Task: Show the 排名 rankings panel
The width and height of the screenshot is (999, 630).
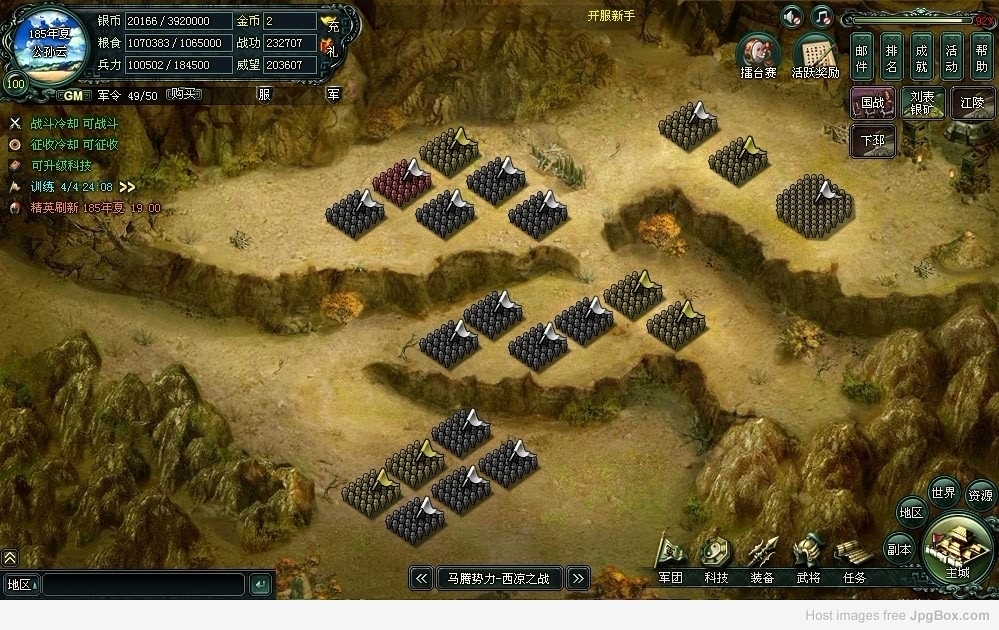Action: tap(892, 56)
